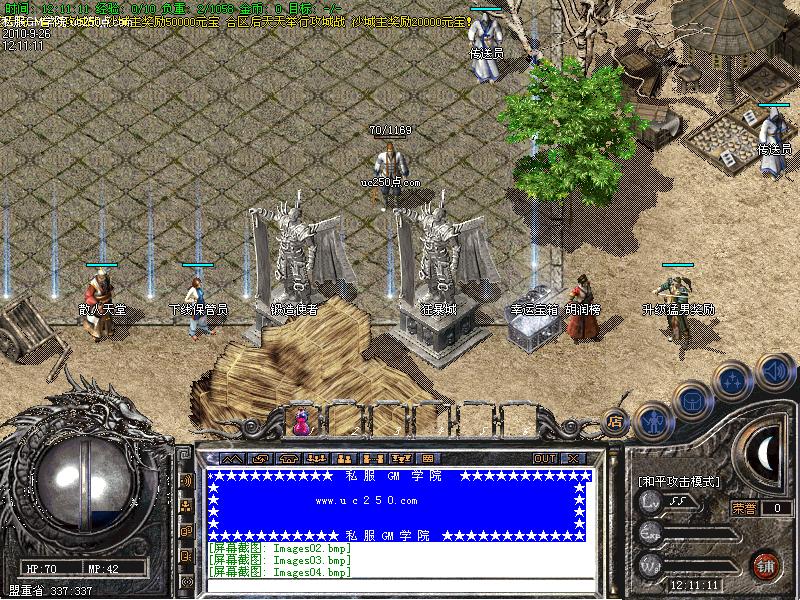800x600 pixels.
Task: Open the bag inventory round button
Action: tap(690, 399)
